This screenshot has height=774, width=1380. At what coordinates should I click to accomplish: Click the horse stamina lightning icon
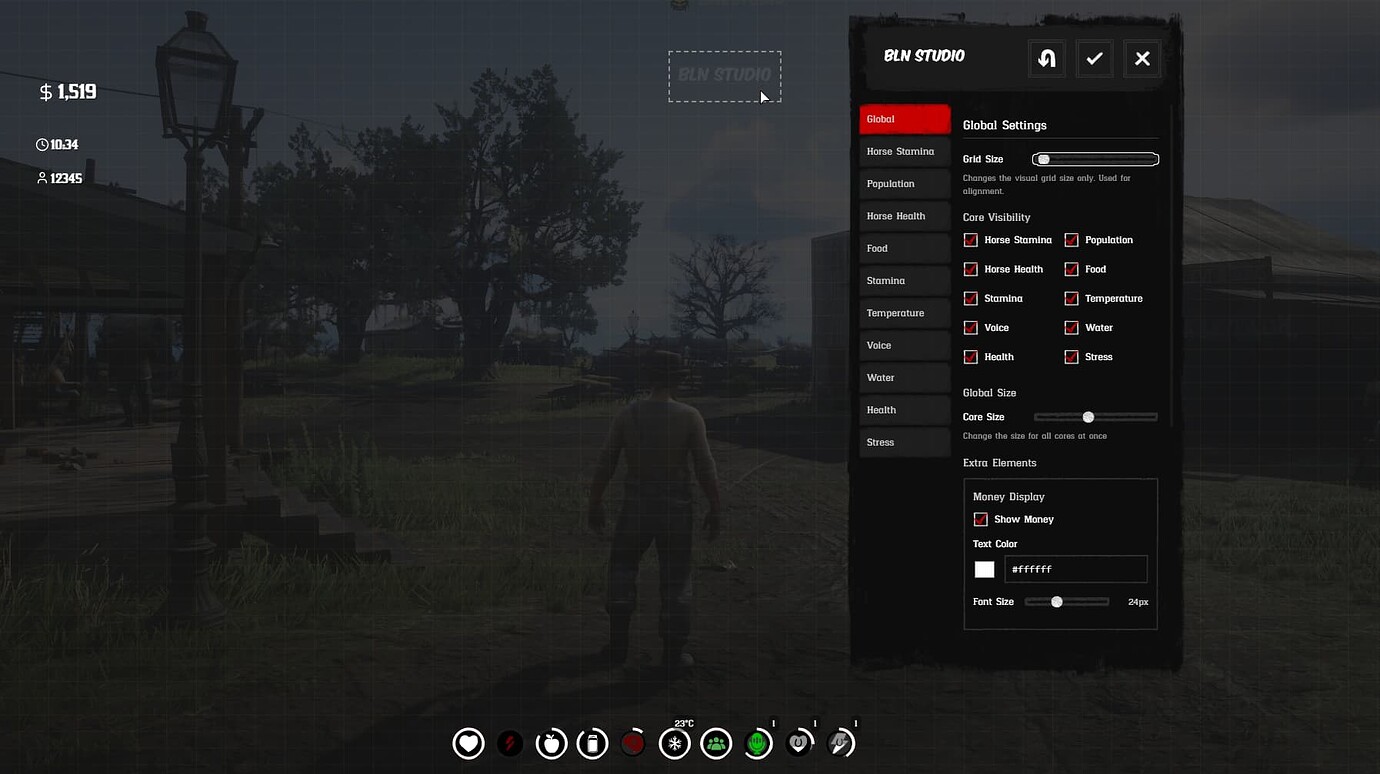coord(840,742)
